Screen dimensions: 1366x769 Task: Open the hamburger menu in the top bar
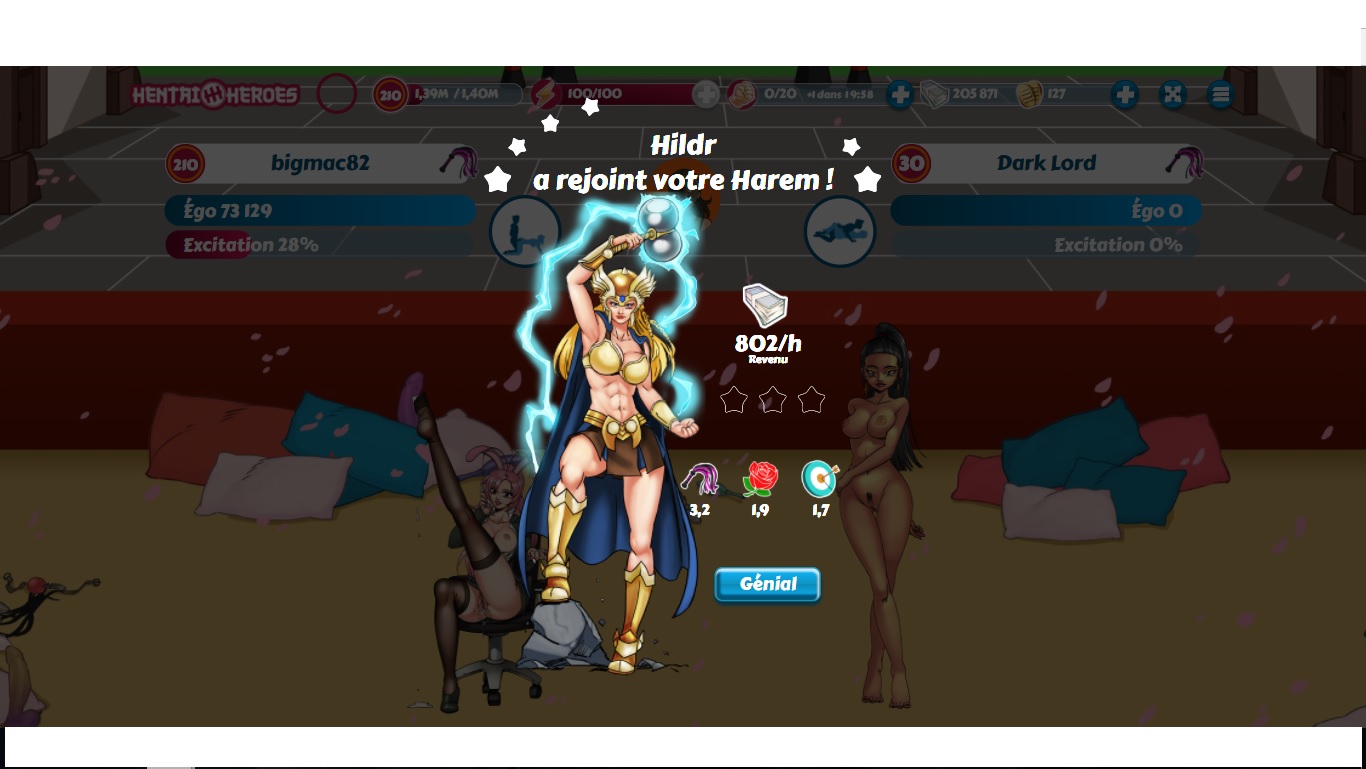tap(1219, 95)
